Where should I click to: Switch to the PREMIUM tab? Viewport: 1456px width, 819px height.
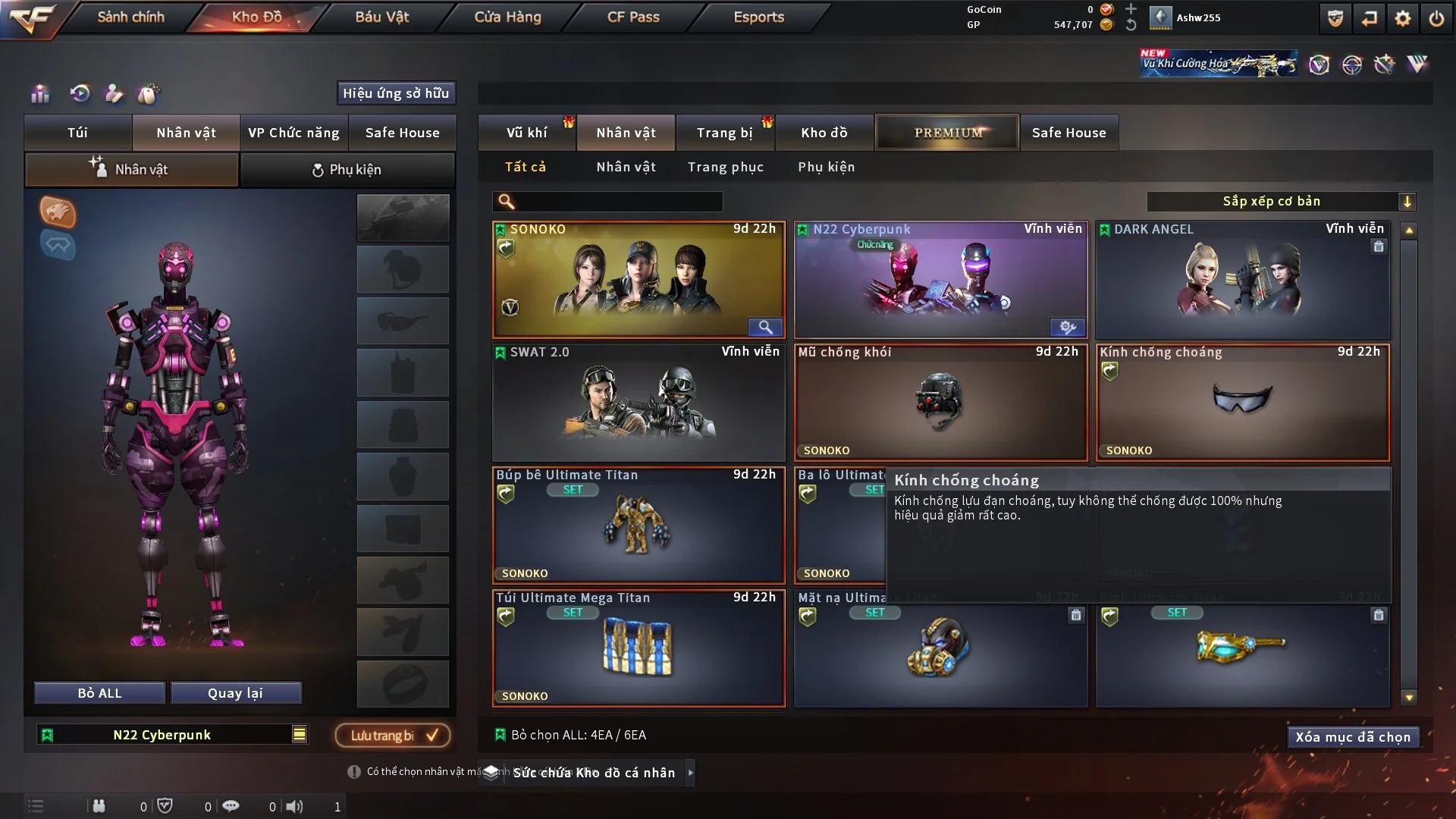(x=947, y=133)
